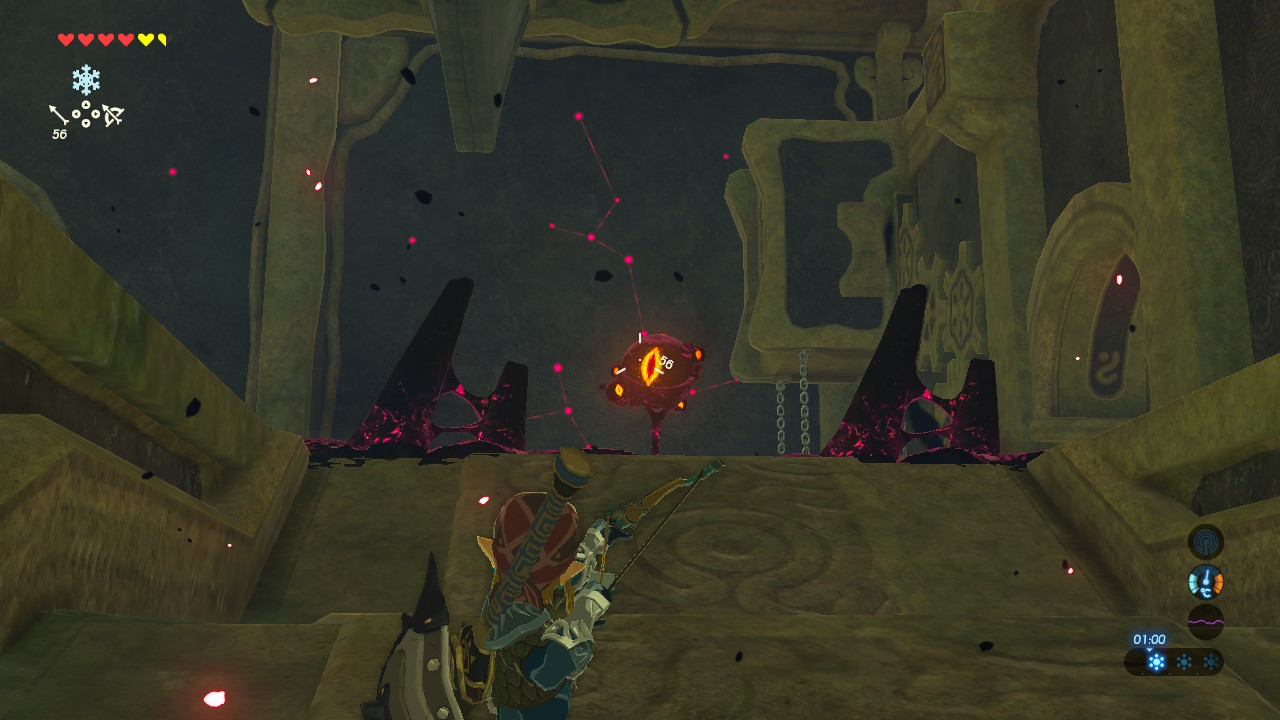Select the equipped bow icon
The width and height of the screenshot is (1280, 720).
point(112,116)
